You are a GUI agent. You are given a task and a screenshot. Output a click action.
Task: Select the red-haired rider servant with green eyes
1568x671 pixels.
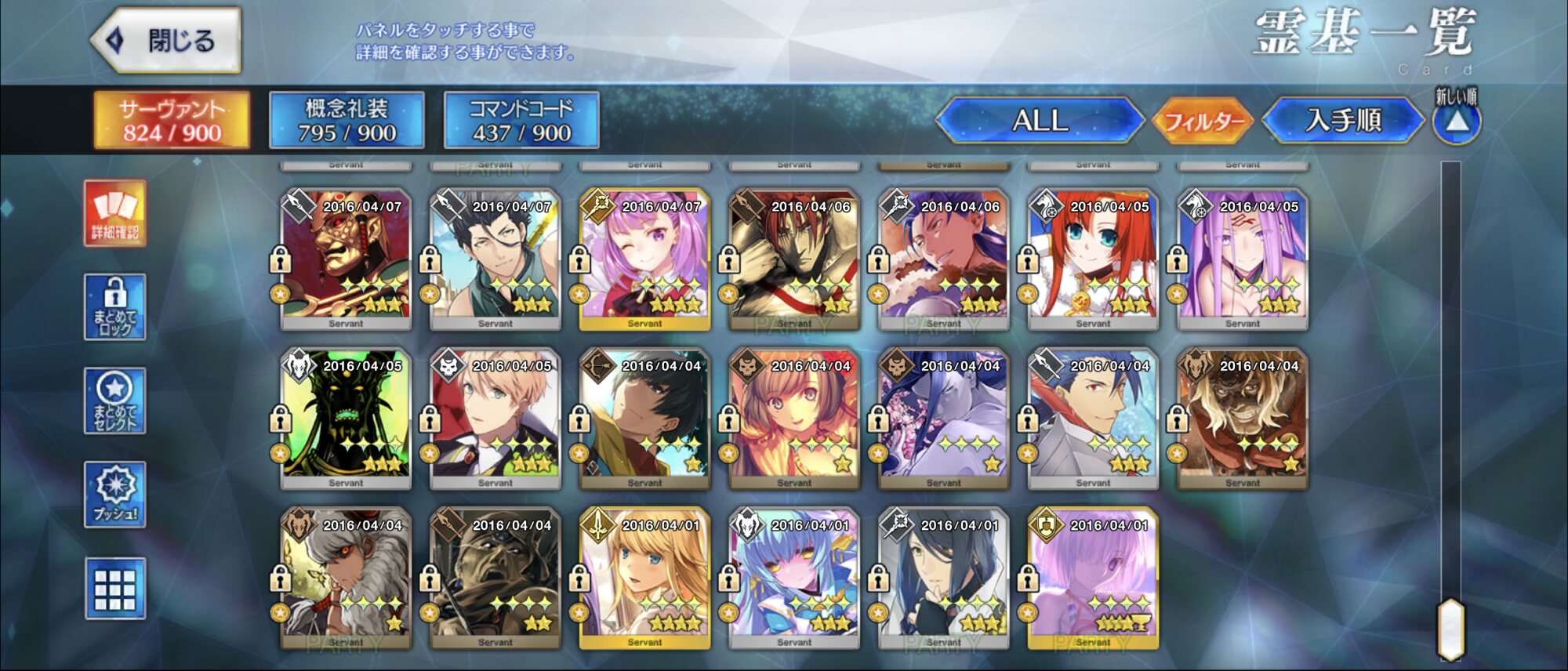point(1093,259)
